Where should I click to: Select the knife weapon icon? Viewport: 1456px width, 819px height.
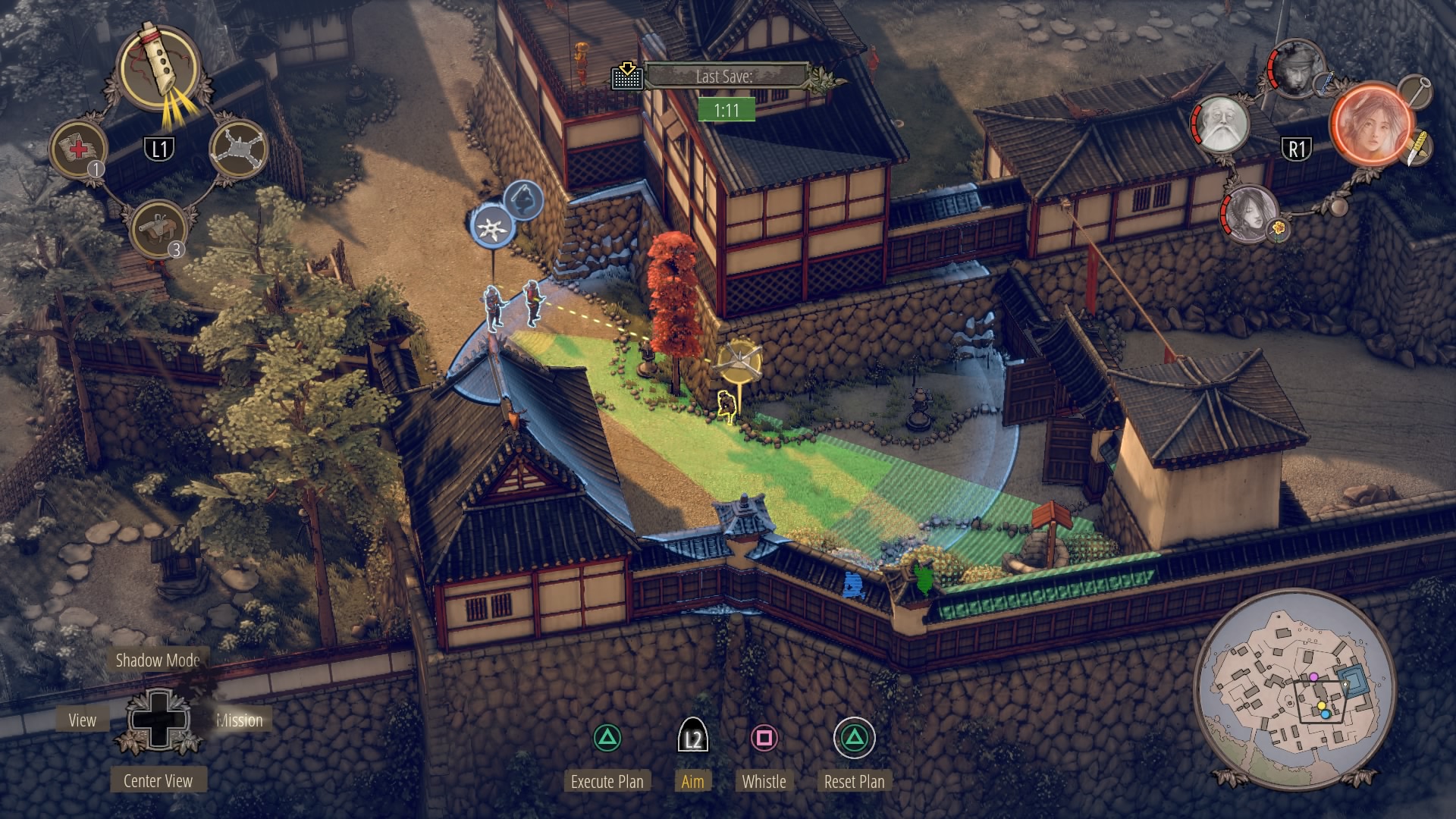coord(1416,148)
